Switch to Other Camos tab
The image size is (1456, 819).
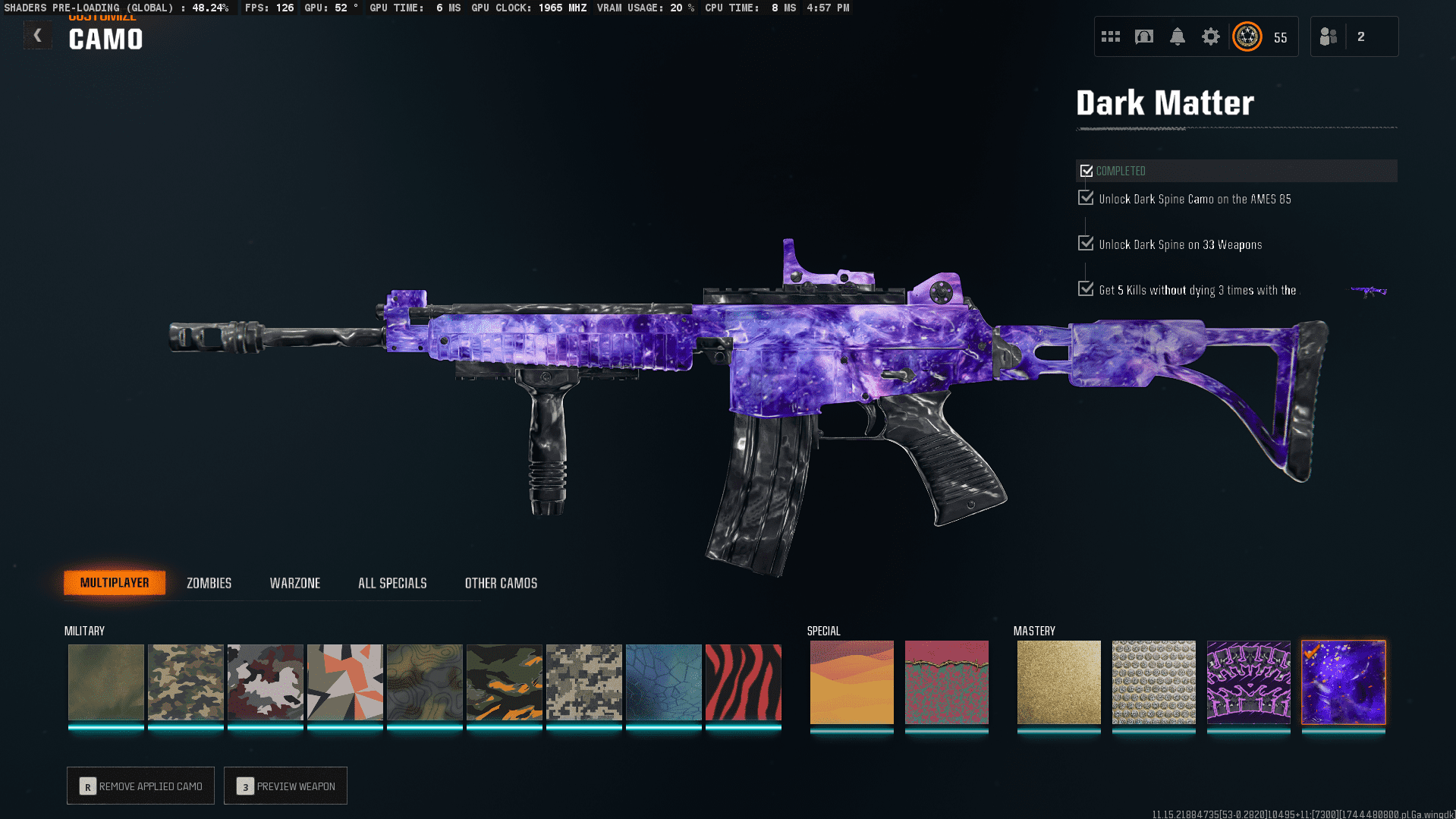point(501,583)
